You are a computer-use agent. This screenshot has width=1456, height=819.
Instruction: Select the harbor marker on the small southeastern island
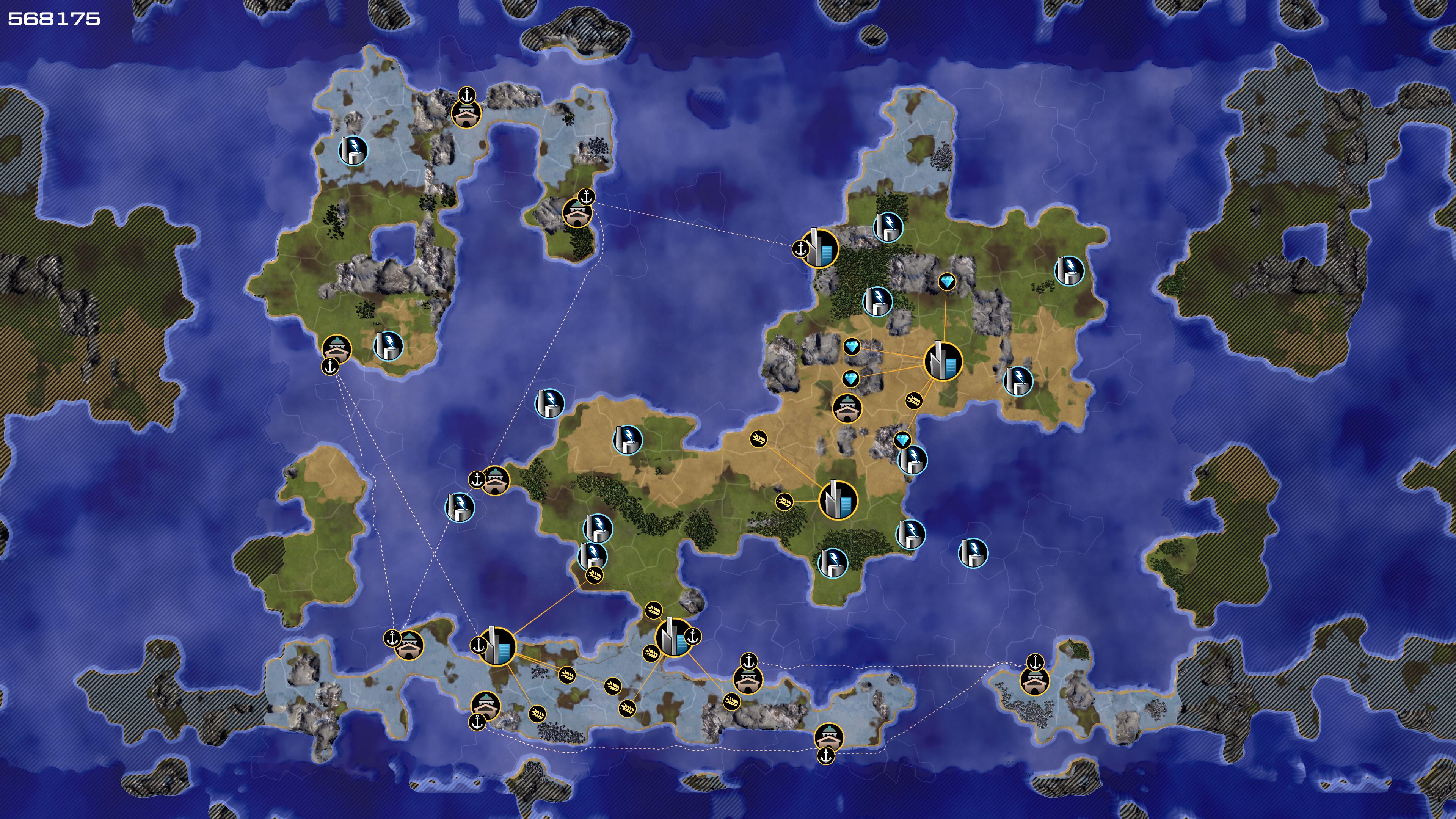[x=1034, y=681]
